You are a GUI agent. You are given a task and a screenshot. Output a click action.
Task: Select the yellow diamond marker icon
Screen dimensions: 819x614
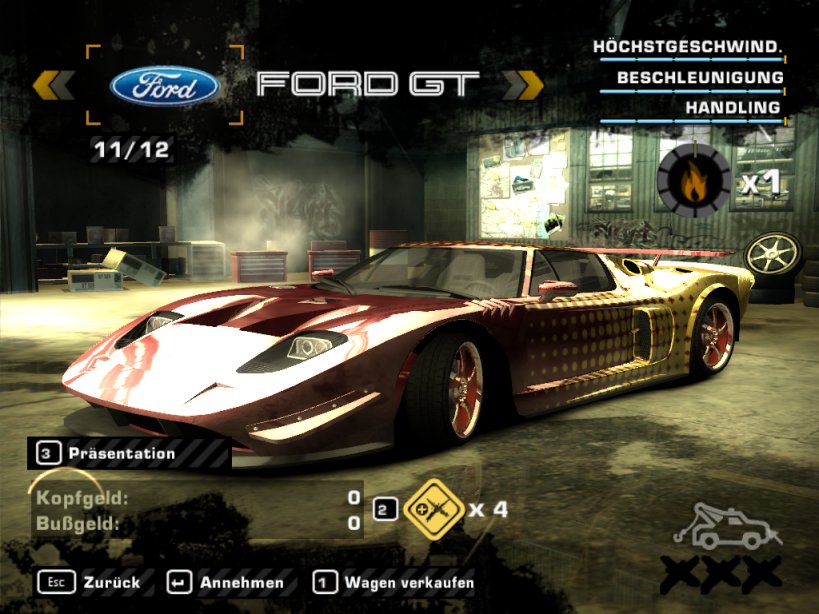pos(431,508)
